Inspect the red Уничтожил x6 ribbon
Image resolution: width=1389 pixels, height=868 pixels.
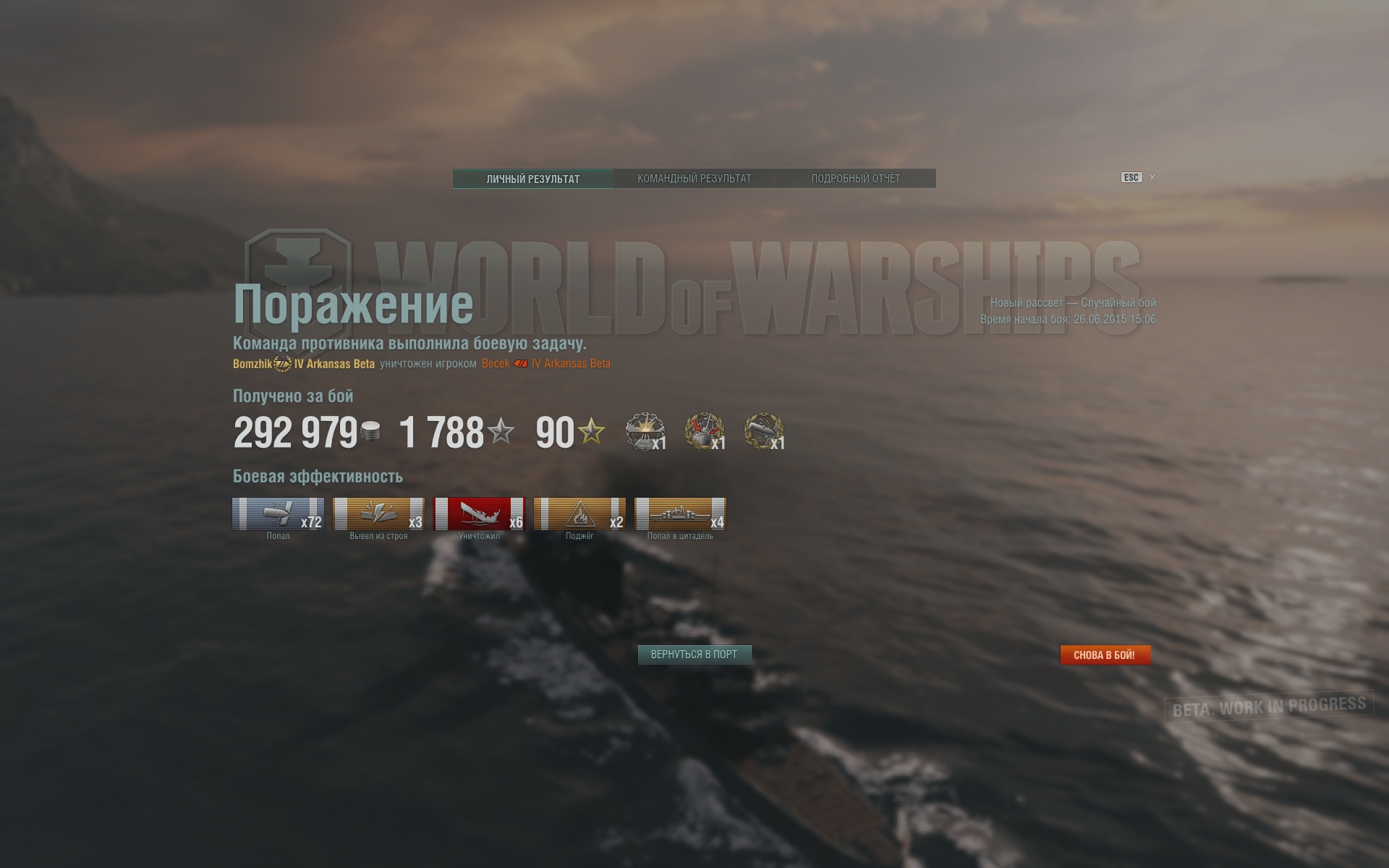(x=479, y=514)
